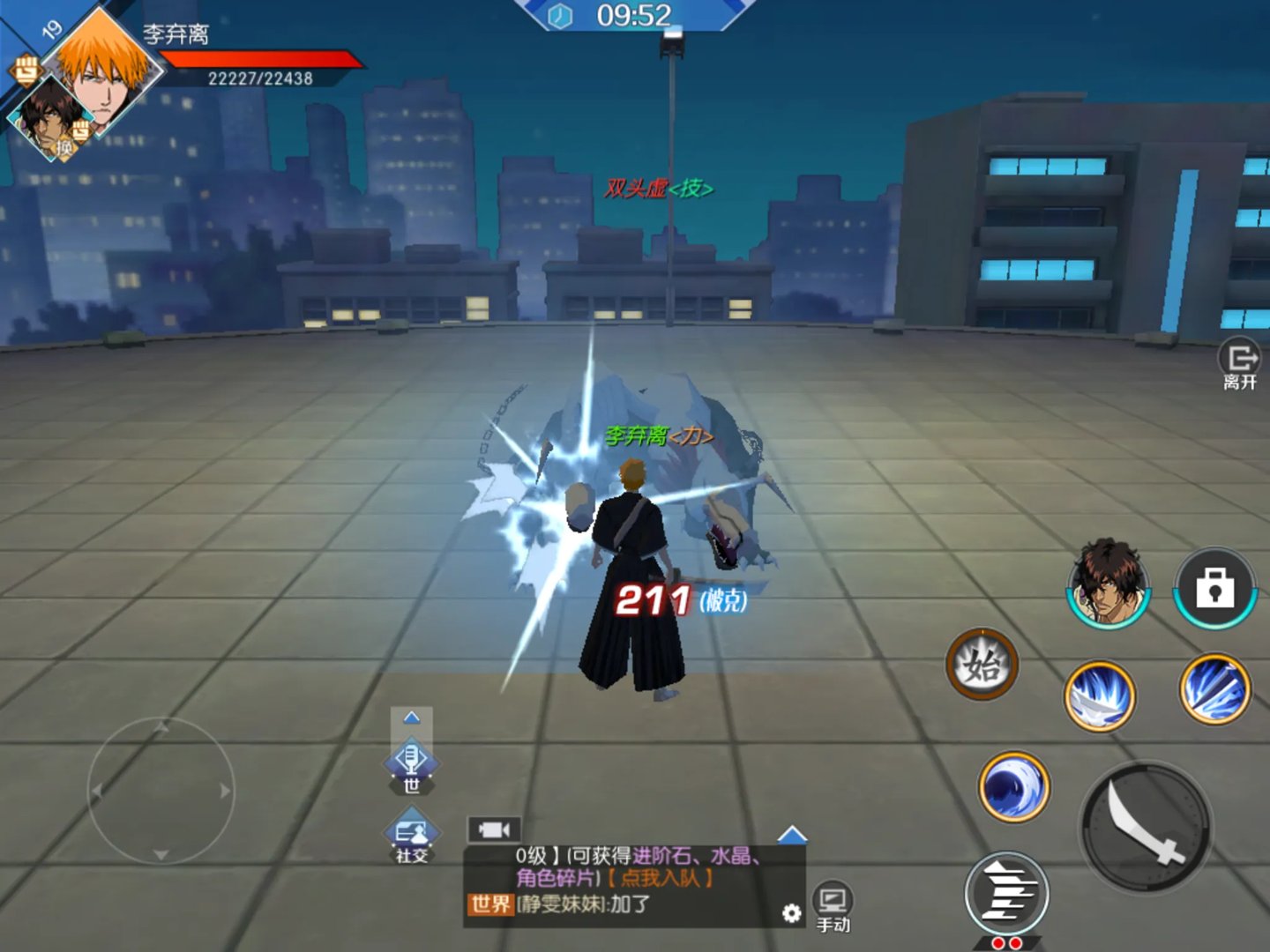
Task: Select the locked skill slot
Action: [1214, 588]
